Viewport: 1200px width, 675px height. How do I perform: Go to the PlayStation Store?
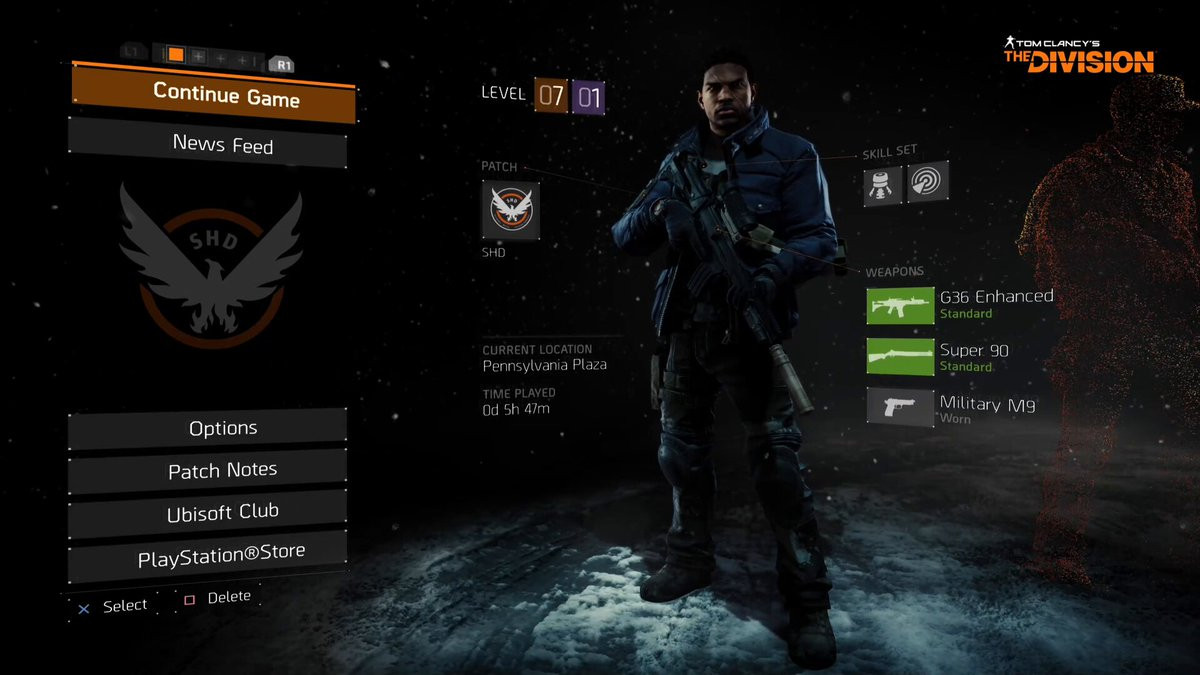208,552
